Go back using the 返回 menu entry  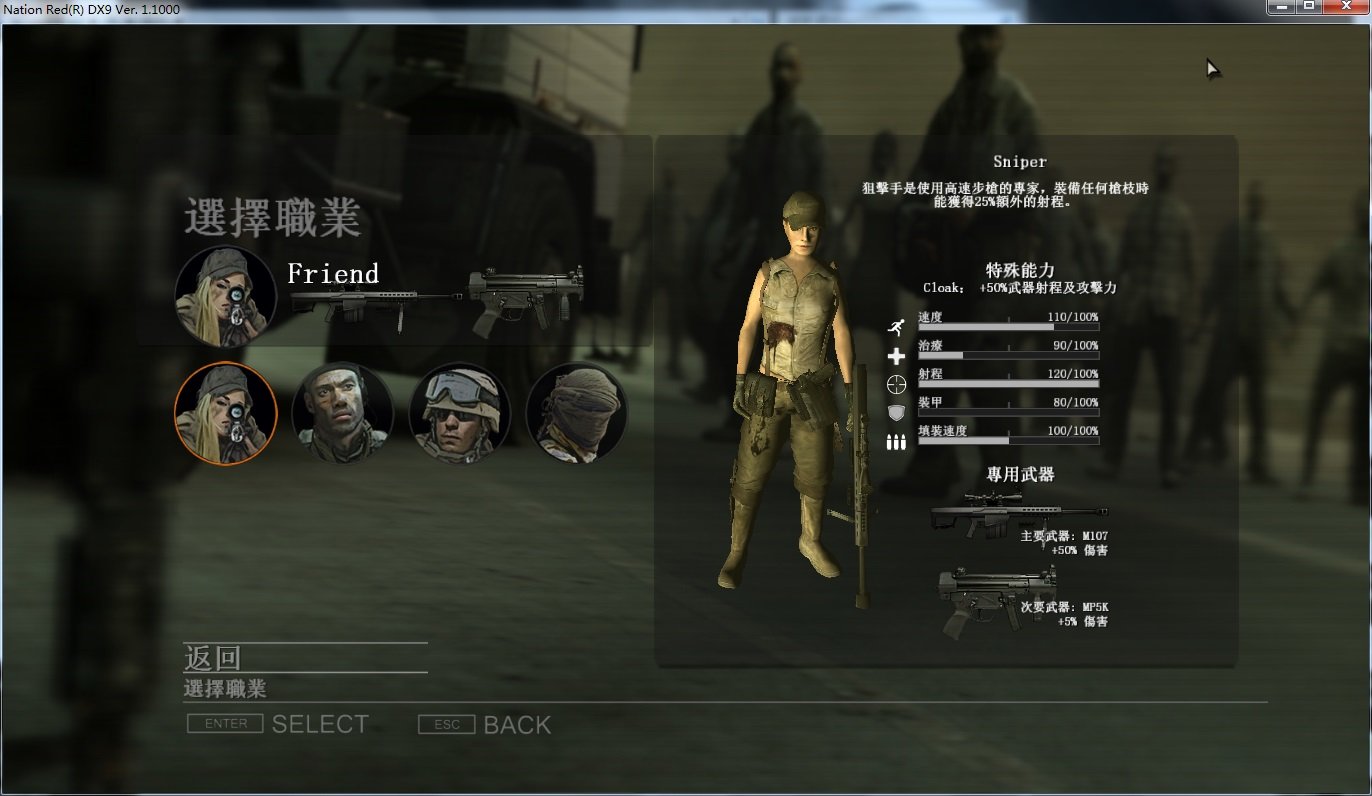pos(213,658)
